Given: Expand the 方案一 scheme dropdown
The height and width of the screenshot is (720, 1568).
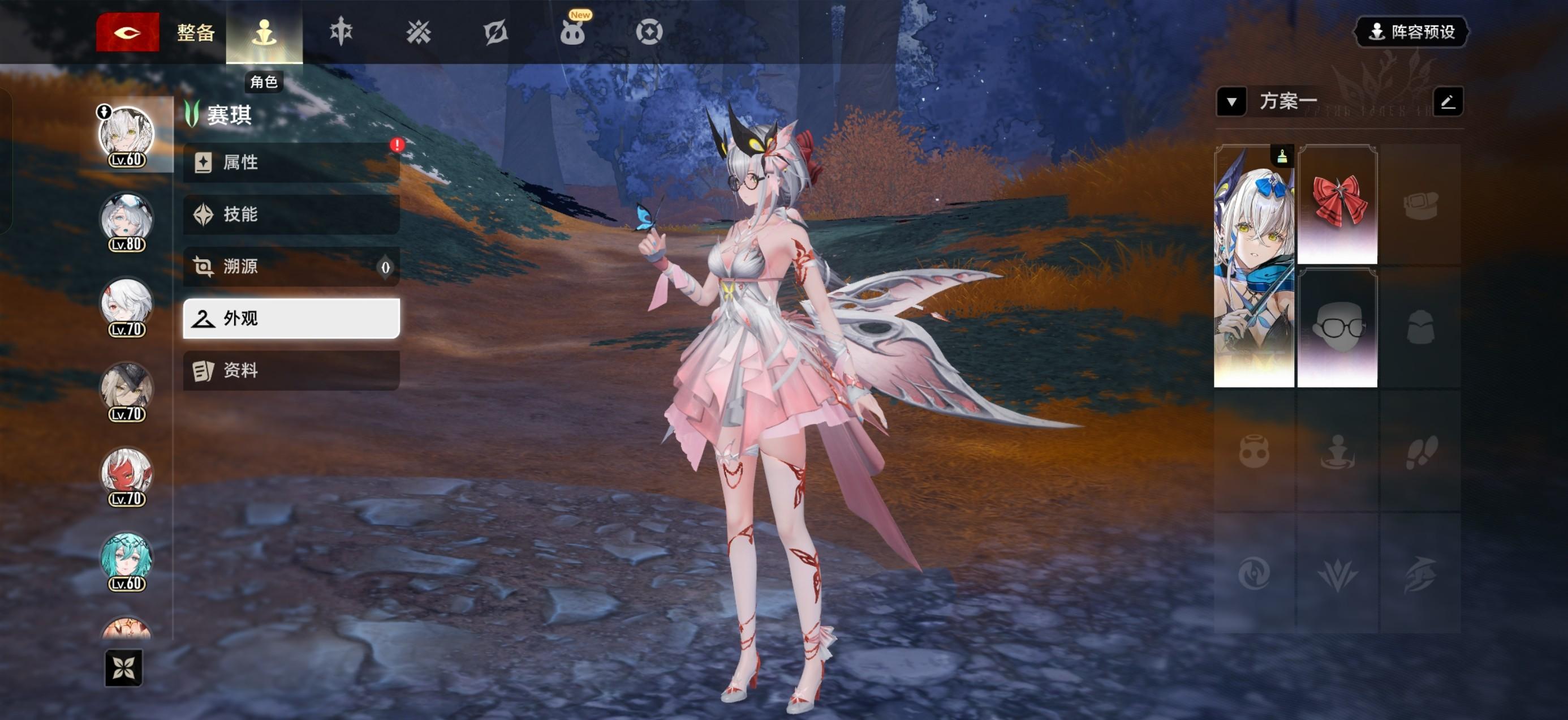Looking at the screenshot, I should [1231, 101].
